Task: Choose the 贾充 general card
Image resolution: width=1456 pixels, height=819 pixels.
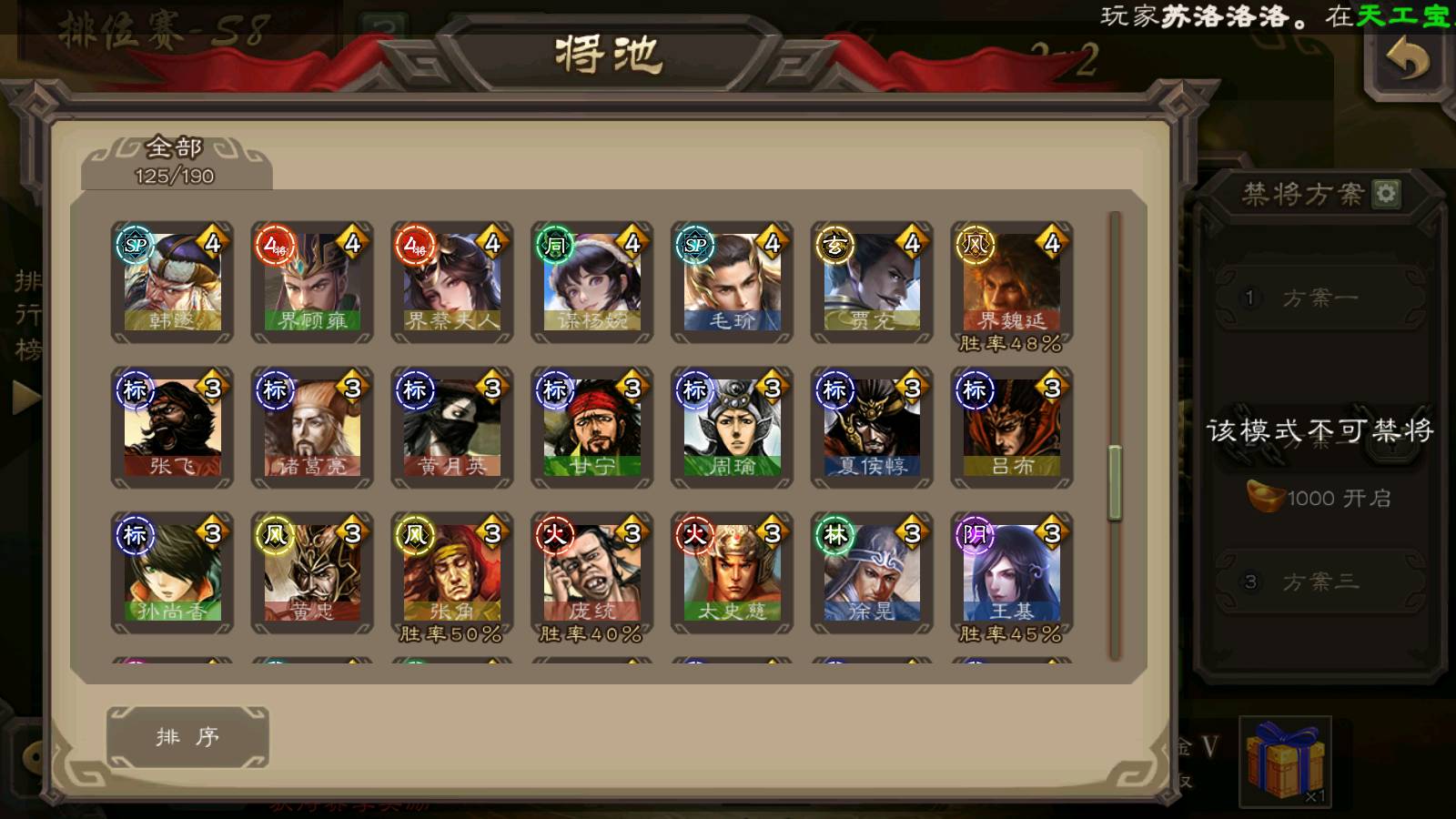Action: 872,282
